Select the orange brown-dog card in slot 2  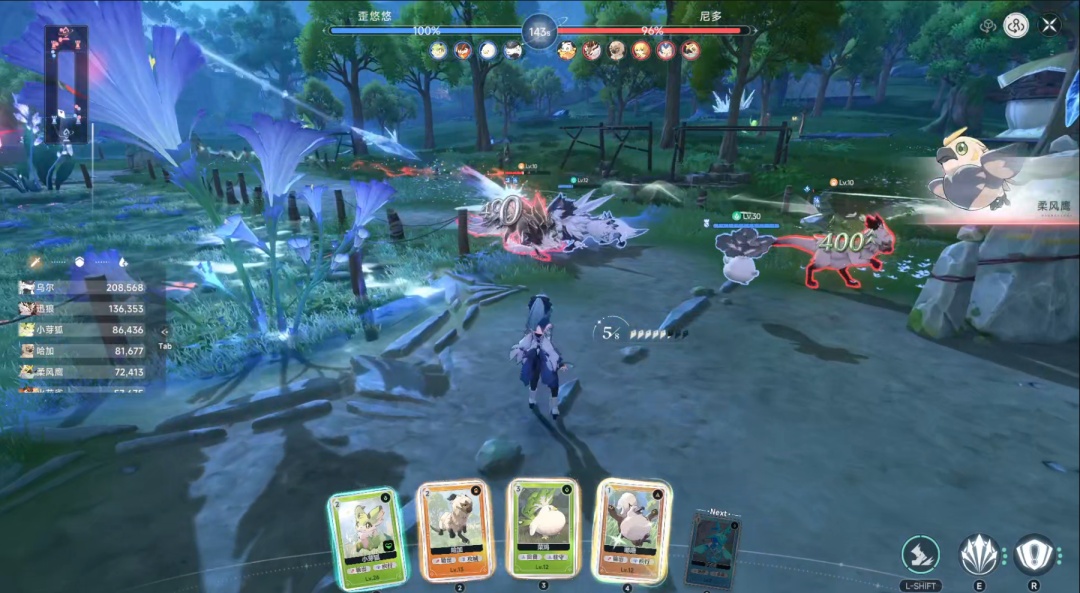(x=455, y=531)
